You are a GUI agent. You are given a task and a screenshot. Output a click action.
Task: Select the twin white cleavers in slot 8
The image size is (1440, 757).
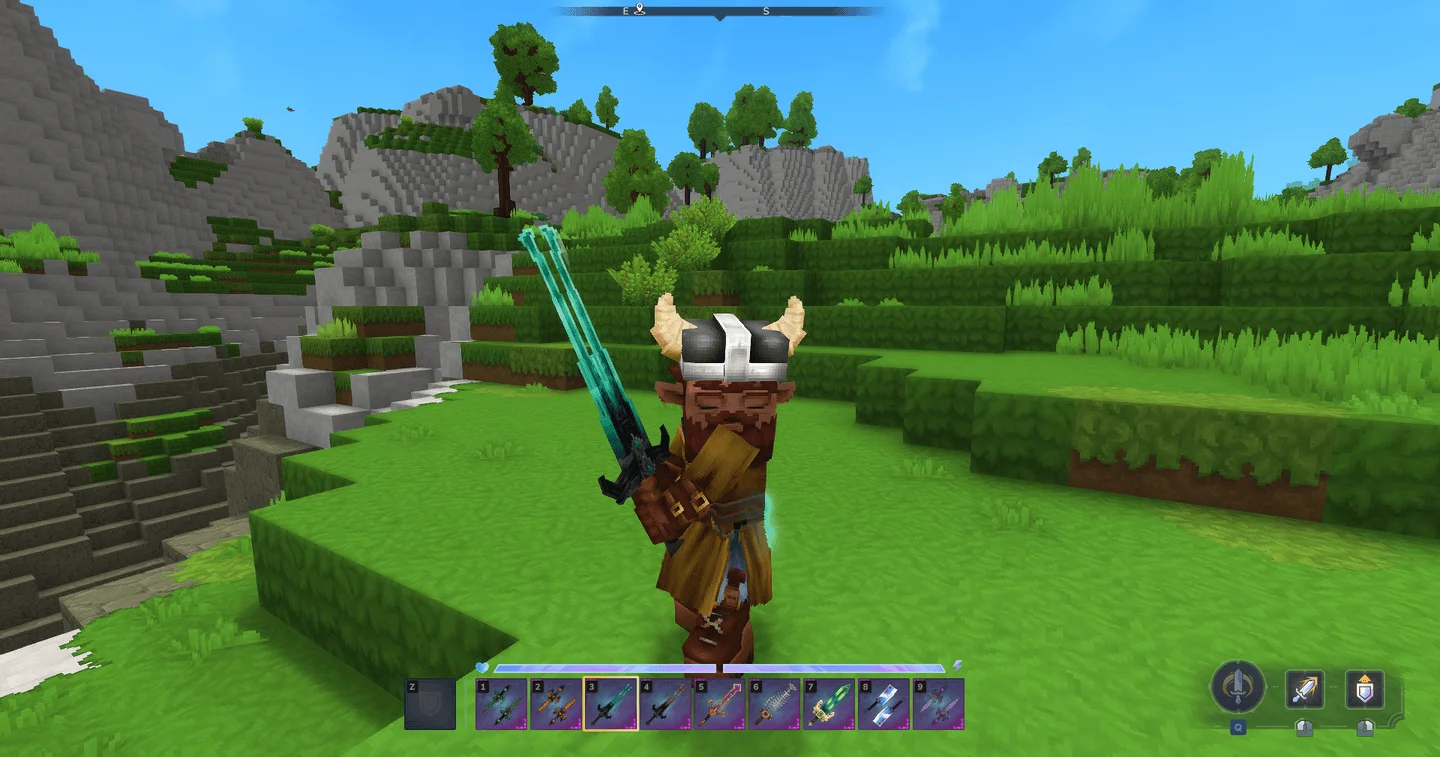pos(883,704)
